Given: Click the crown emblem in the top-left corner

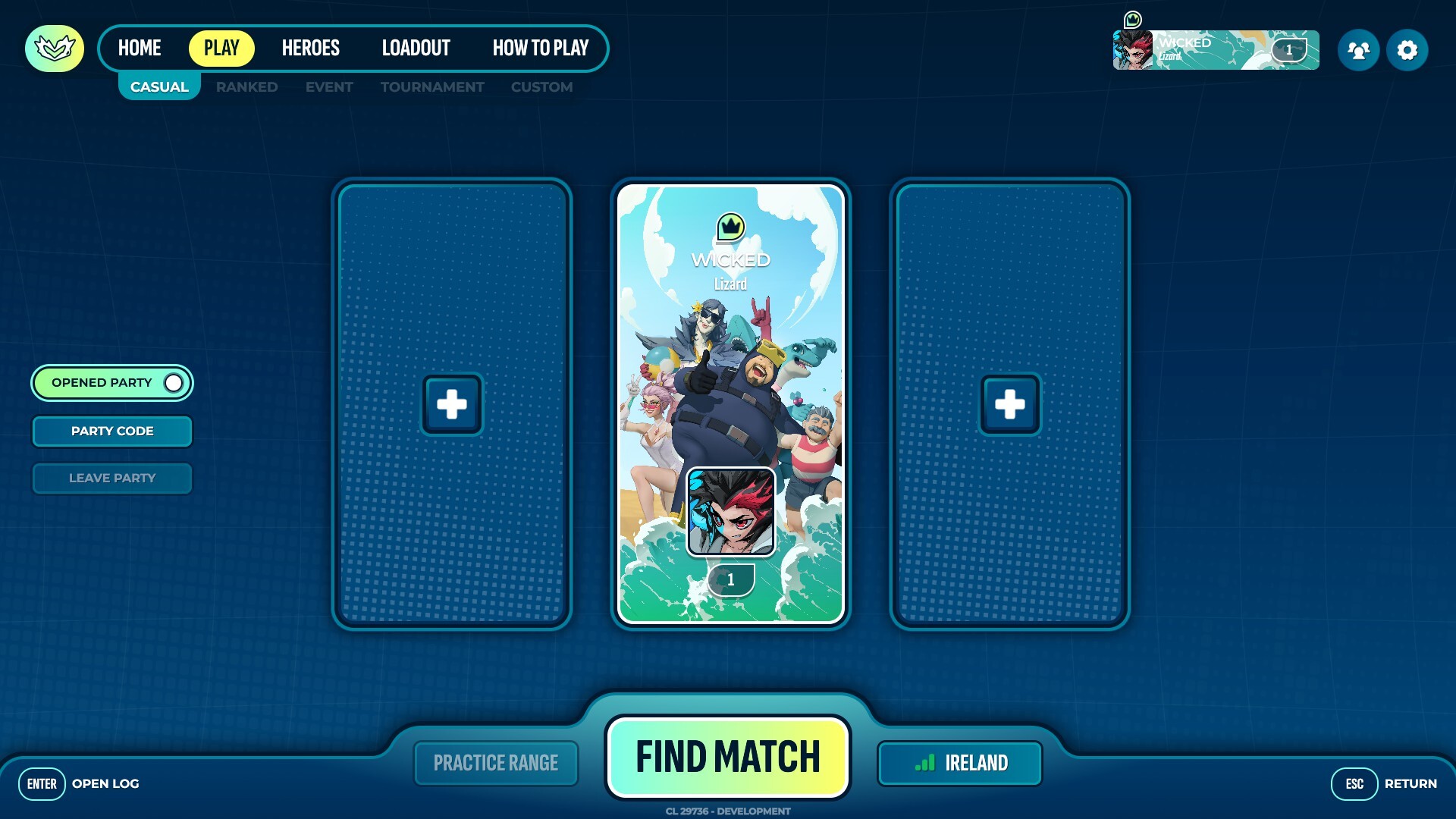Looking at the screenshot, I should [54, 49].
